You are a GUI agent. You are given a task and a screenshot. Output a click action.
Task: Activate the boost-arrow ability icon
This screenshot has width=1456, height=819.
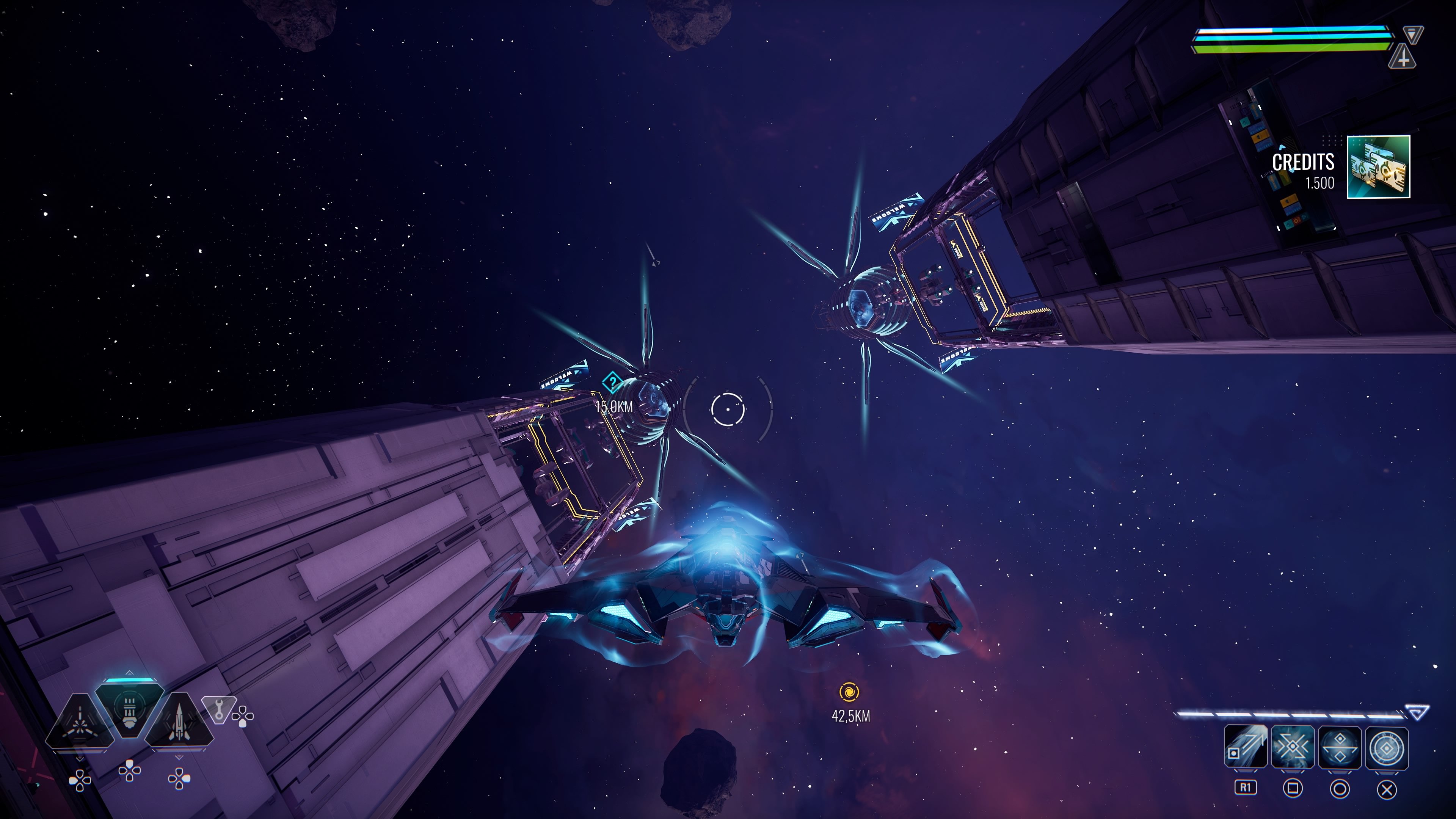(1245, 747)
